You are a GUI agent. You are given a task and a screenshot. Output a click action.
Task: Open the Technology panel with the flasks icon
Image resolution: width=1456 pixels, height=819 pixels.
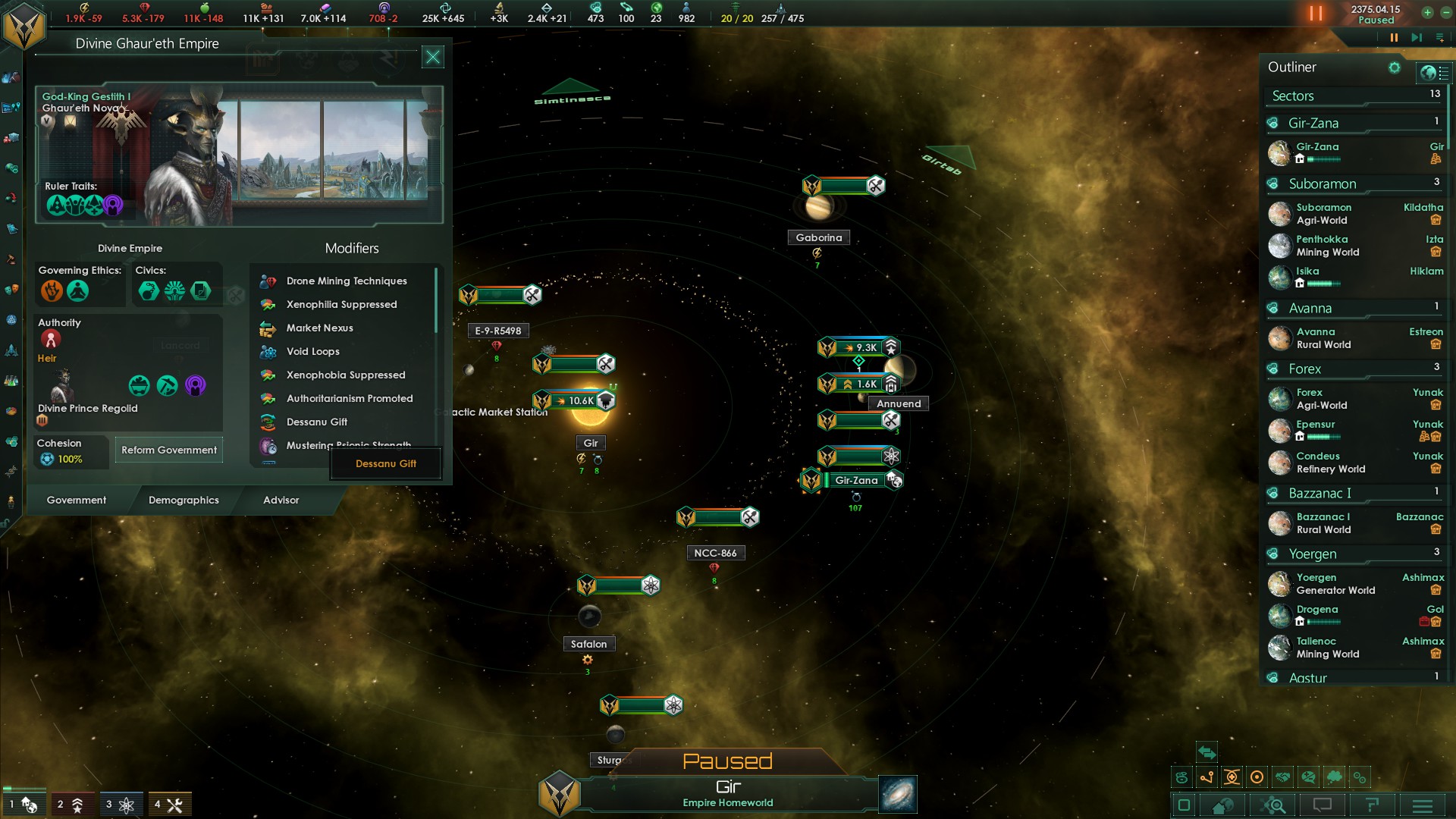pyautogui.click(x=11, y=378)
